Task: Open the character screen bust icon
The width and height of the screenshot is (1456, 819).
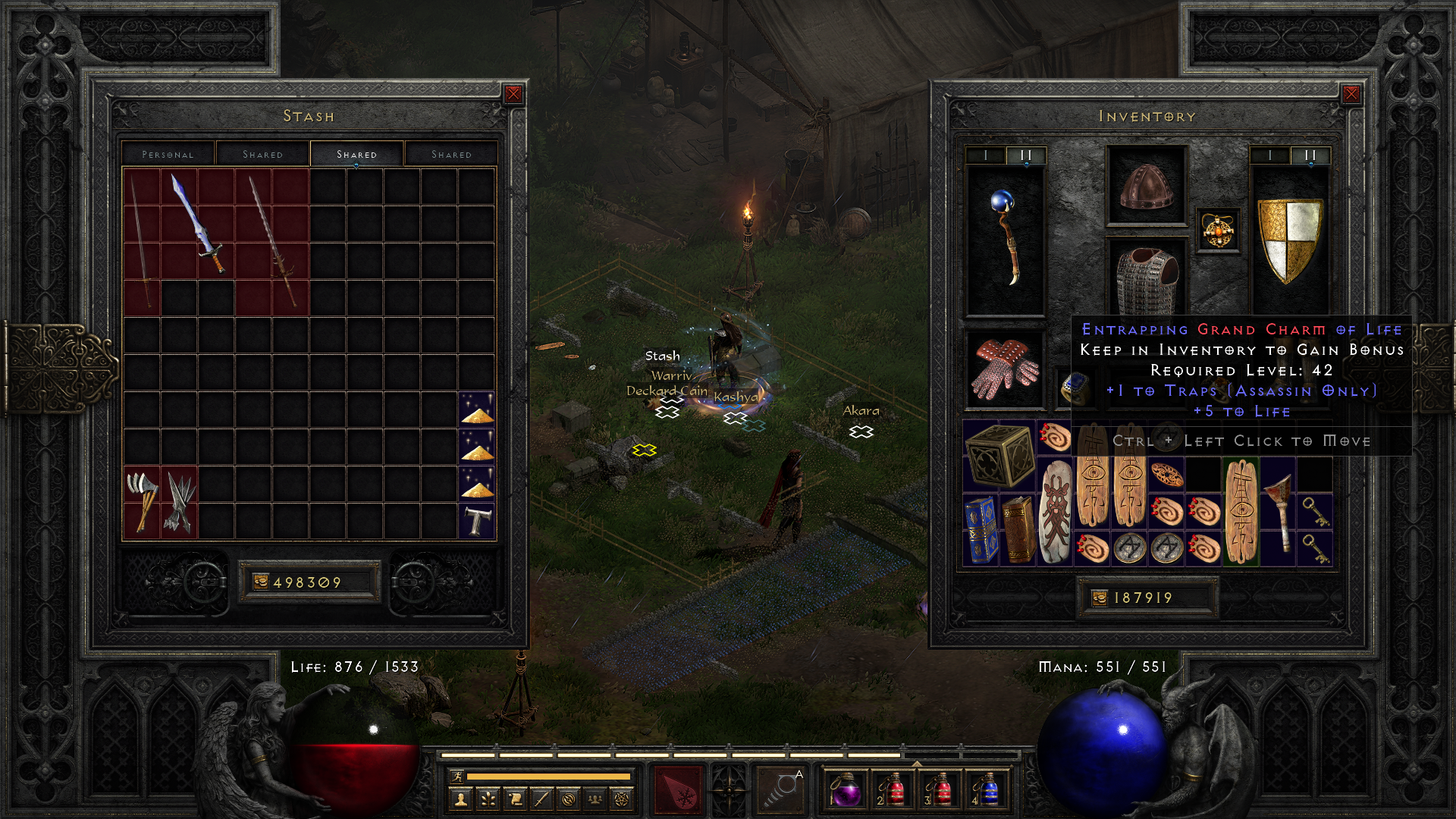Action: [460, 799]
